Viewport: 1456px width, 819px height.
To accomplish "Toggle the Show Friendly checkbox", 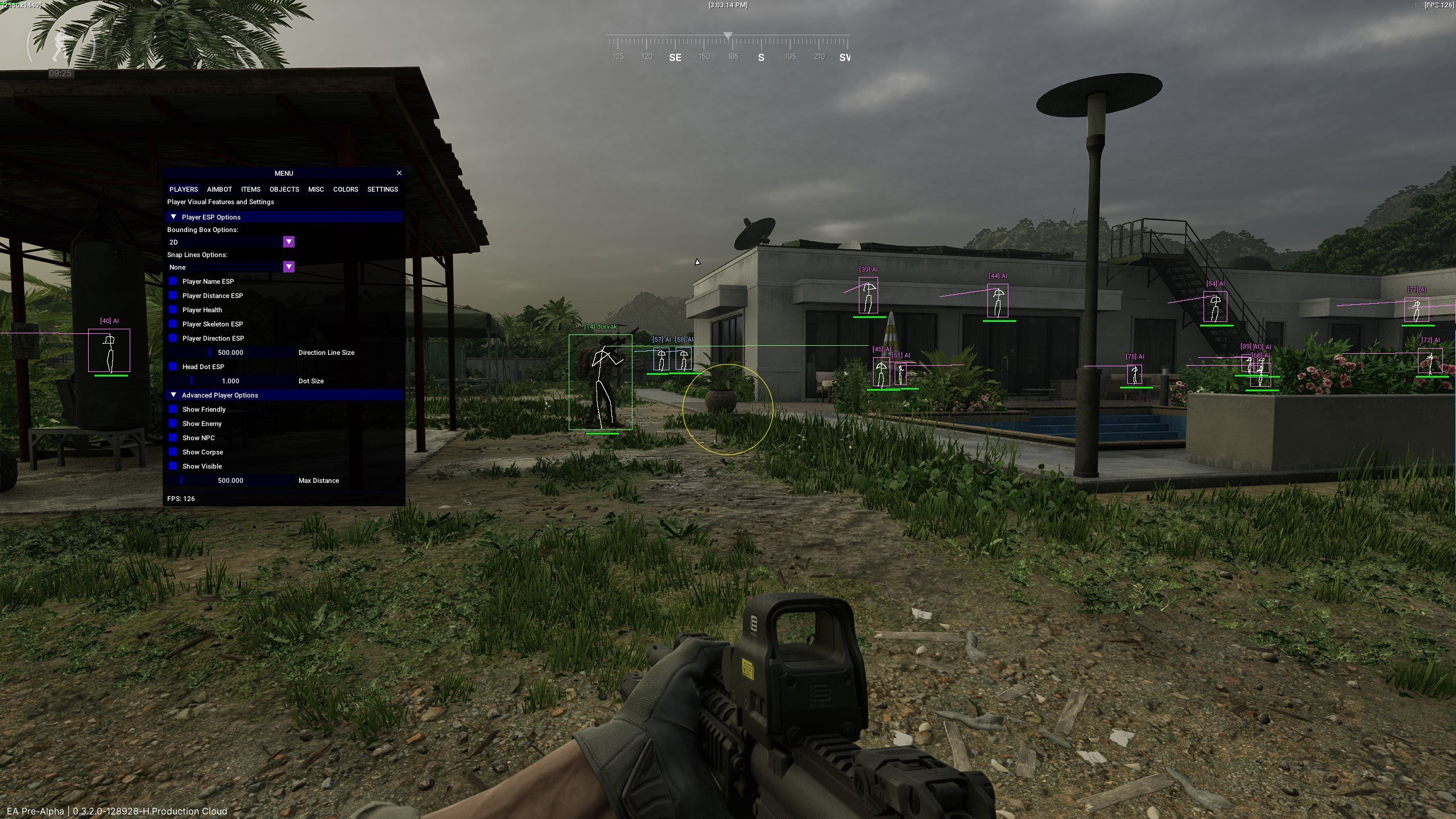I will tap(173, 409).
